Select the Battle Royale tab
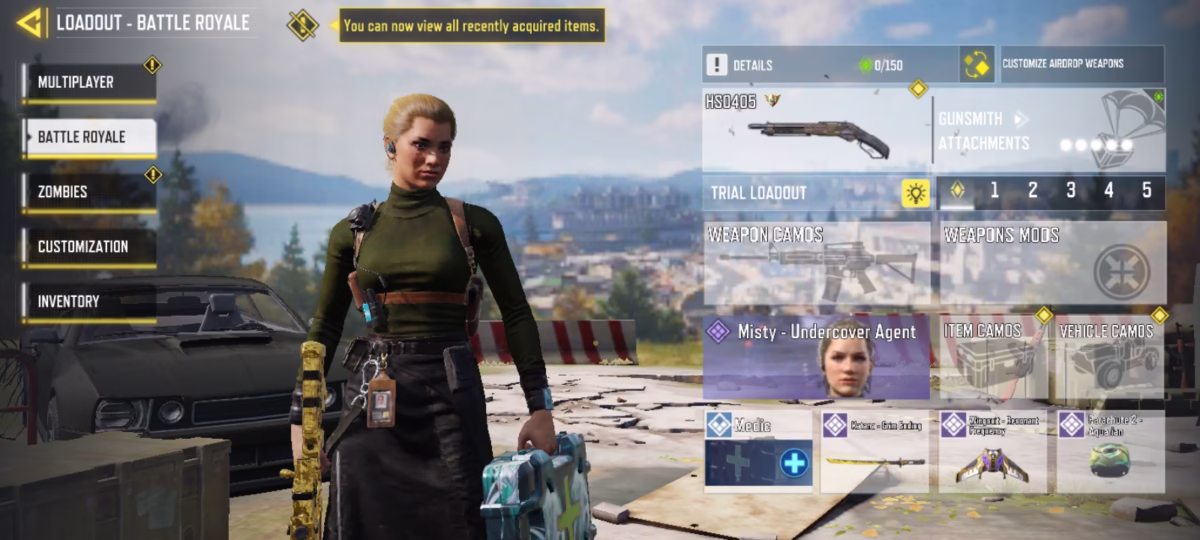1200x540 pixels. (90, 137)
